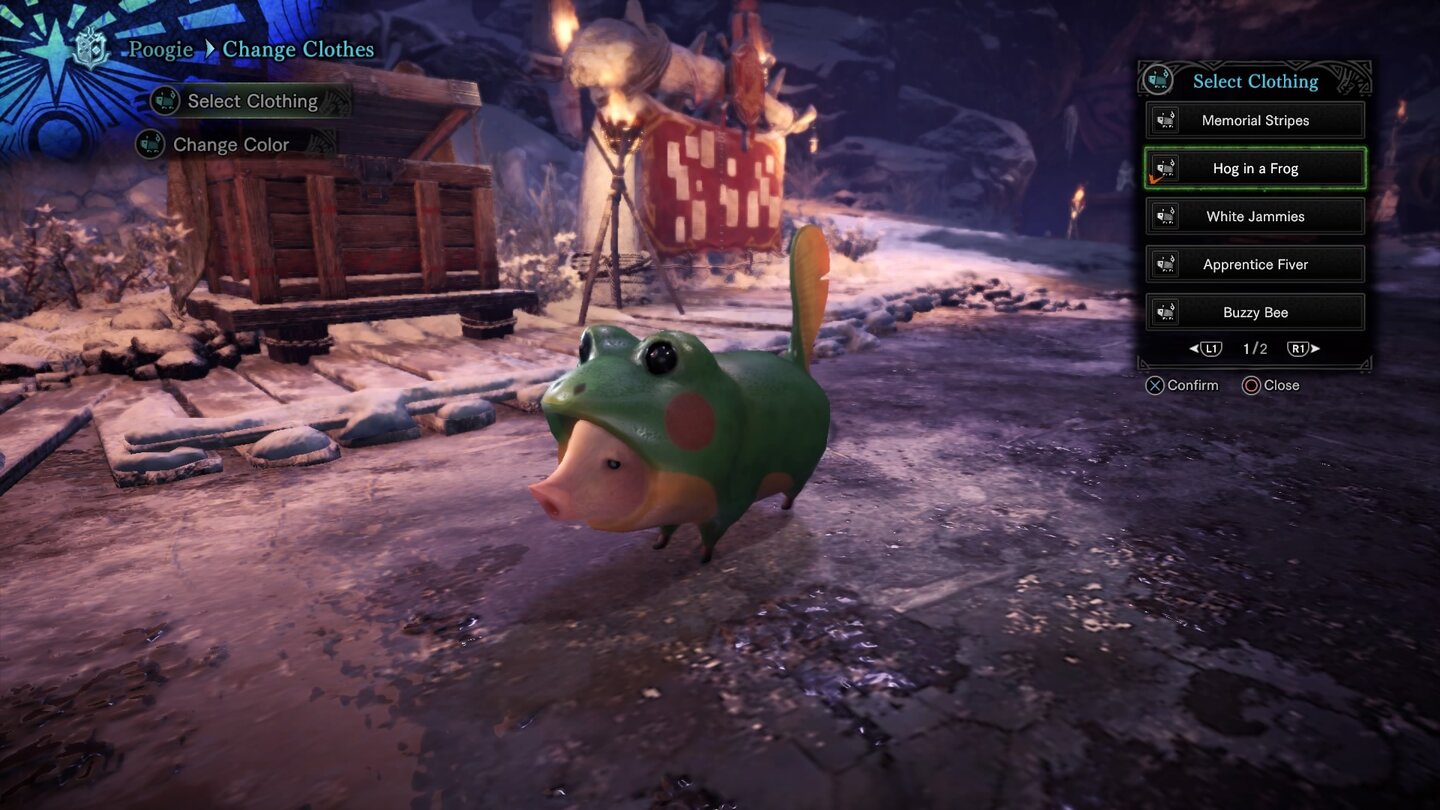This screenshot has height=810, width=1440.
Task: Click the X Confirm button icon
Action: coord(1153,385)
